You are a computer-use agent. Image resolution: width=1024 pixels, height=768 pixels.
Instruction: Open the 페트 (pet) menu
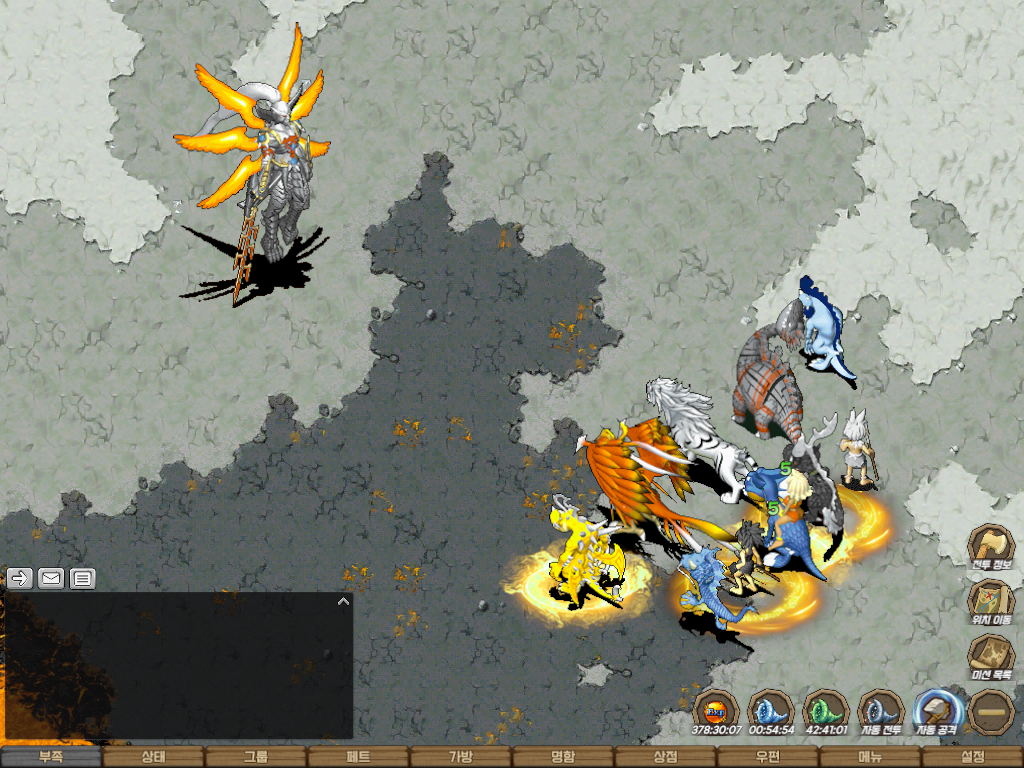(358, 757)
